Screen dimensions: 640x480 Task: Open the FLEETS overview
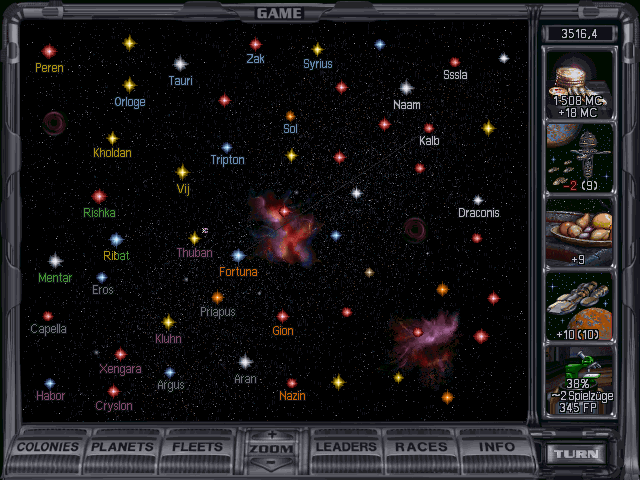point(198,447)
